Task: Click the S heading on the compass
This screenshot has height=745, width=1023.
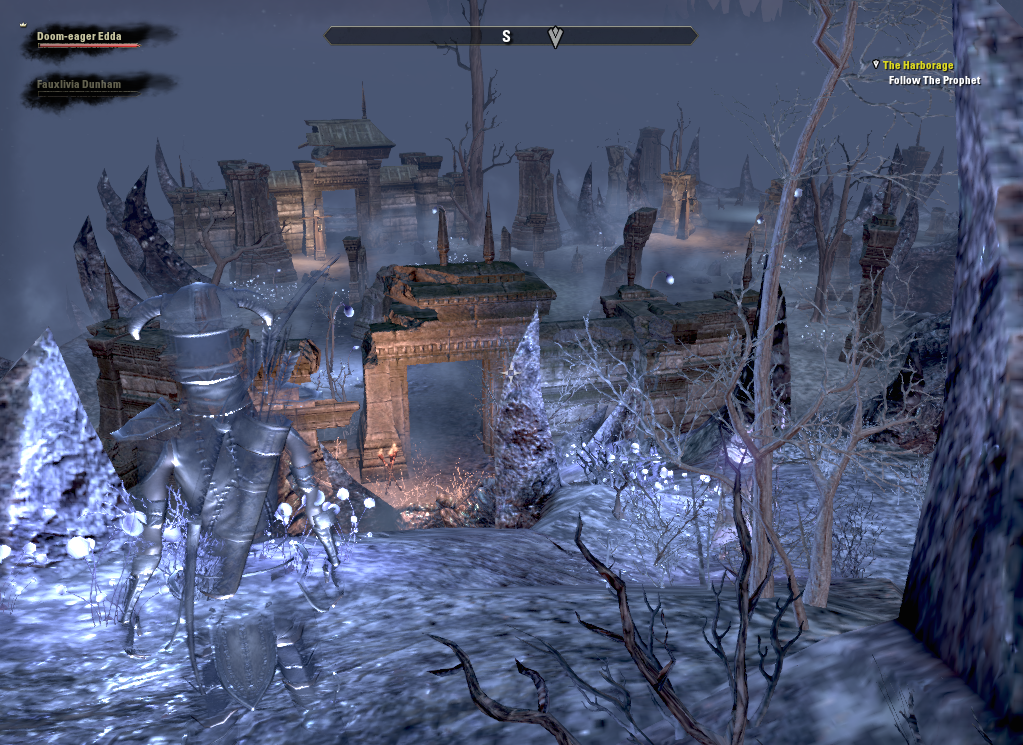Action: tap(506, 36)
